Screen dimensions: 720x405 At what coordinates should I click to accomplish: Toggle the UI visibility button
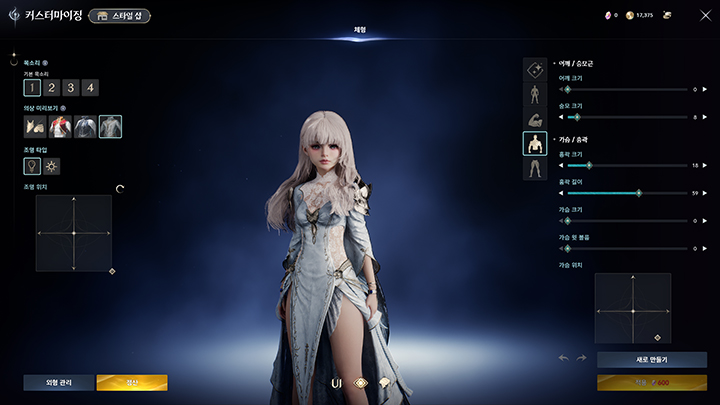click(337, 382)
